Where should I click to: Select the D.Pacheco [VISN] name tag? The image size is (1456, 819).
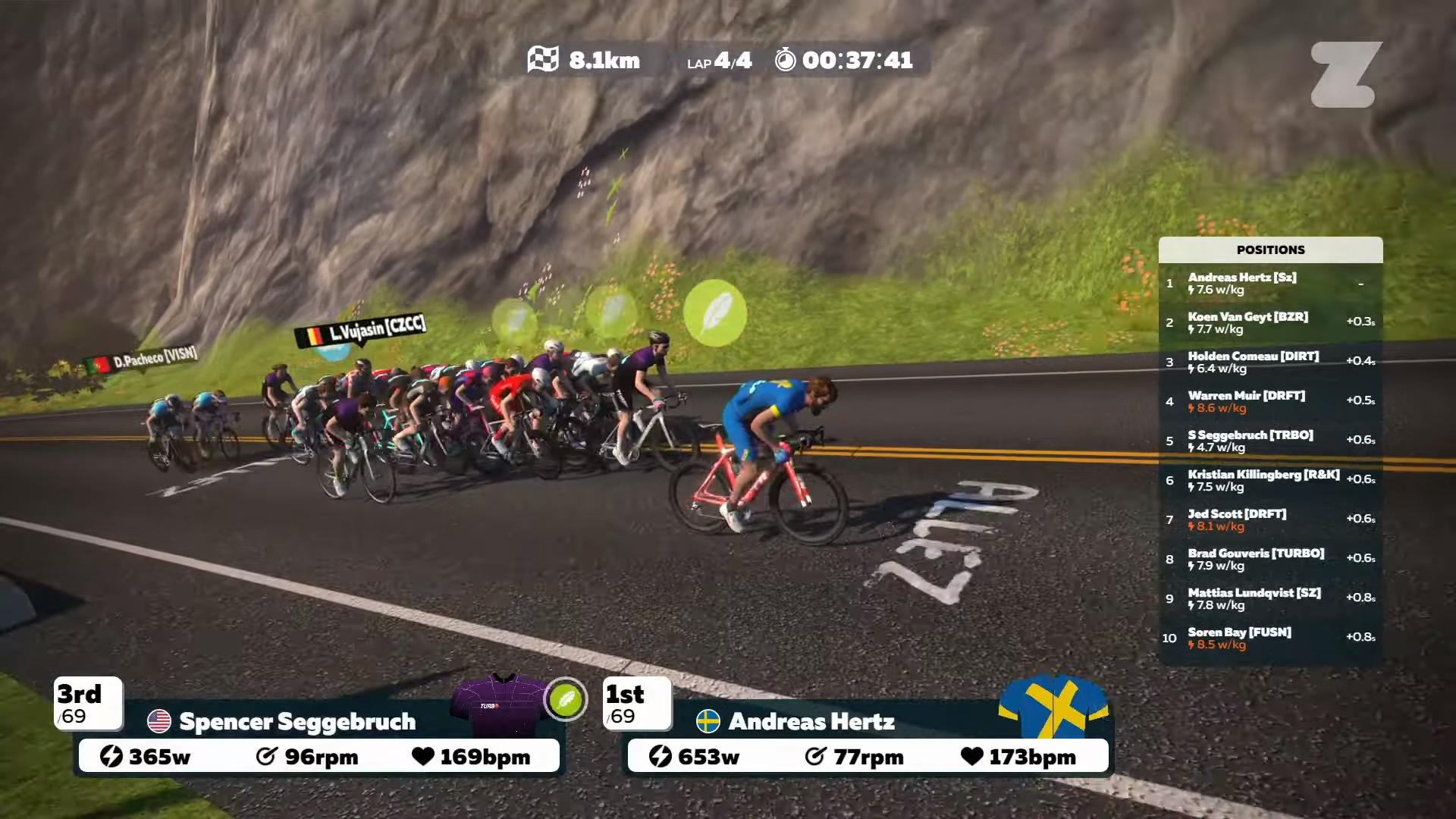(x=143, y=359)
